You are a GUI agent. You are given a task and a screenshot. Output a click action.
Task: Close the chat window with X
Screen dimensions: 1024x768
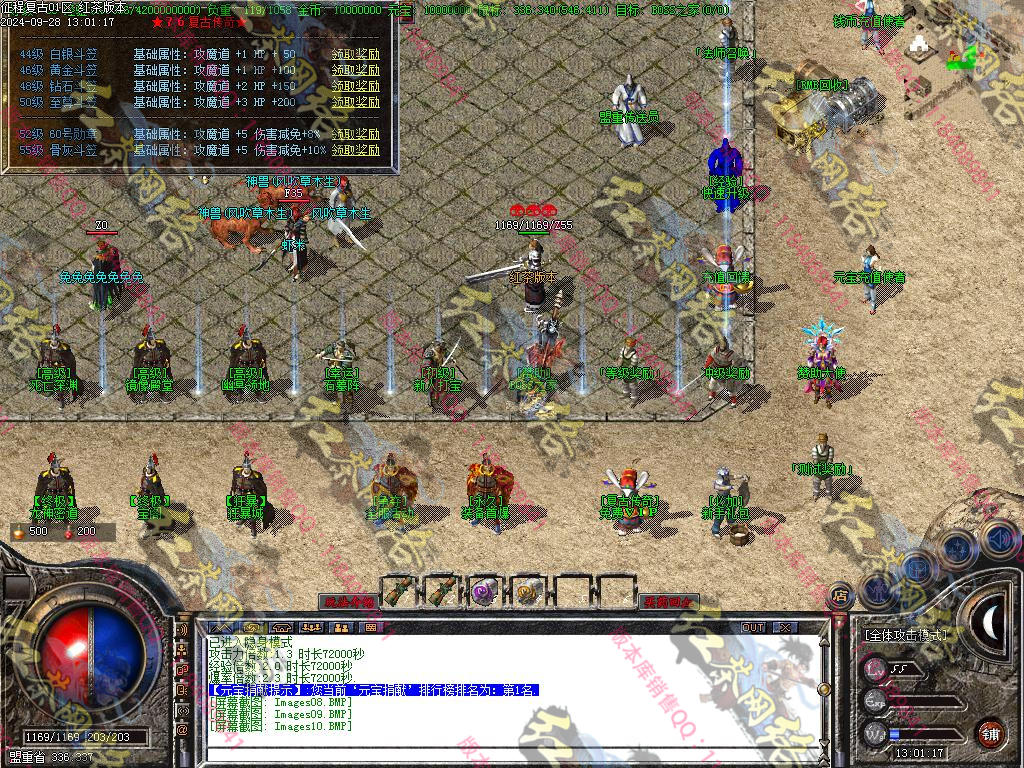tap(786, 627)
